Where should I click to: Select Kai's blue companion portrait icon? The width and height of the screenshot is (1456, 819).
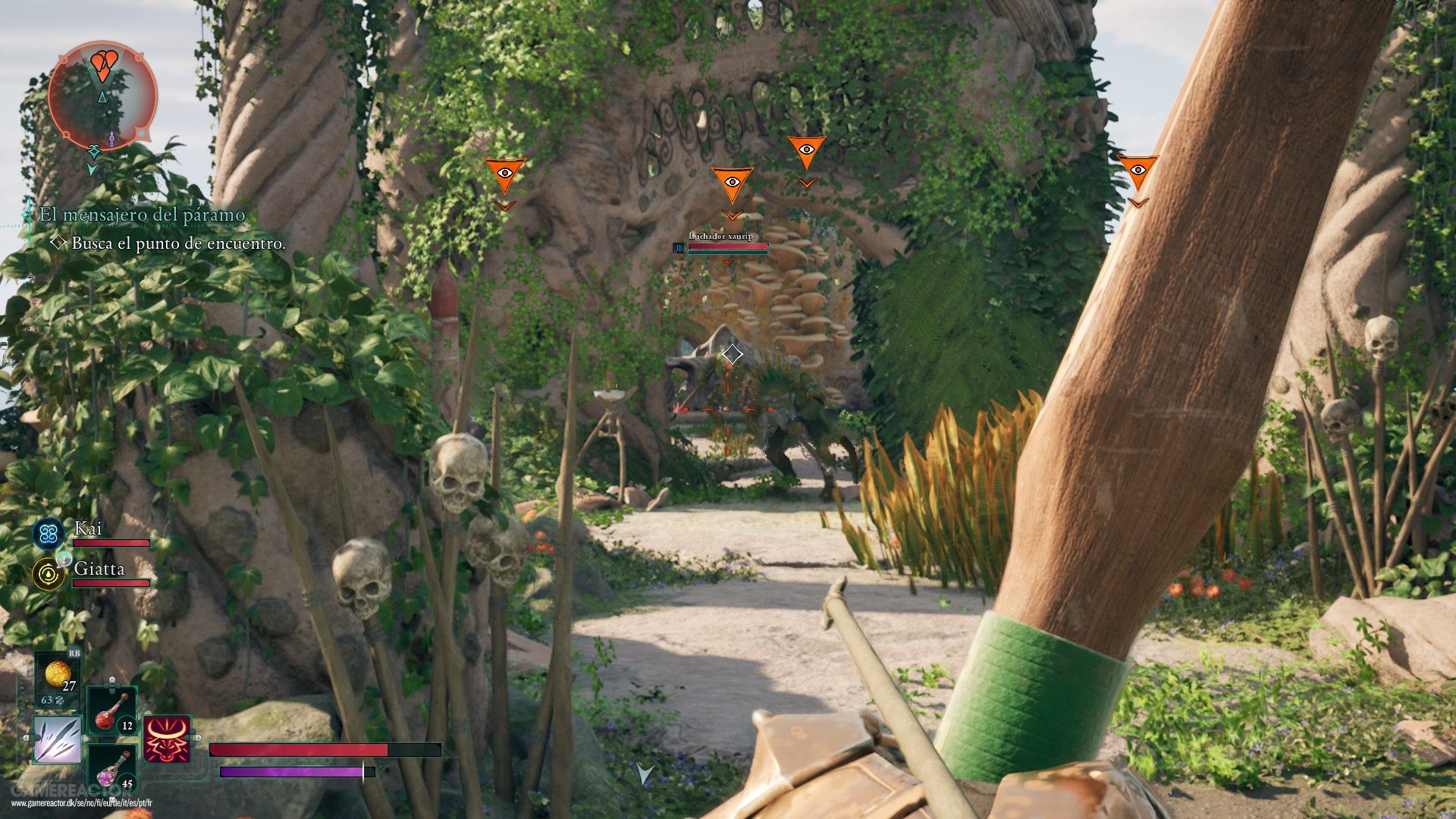coord(49,534)
